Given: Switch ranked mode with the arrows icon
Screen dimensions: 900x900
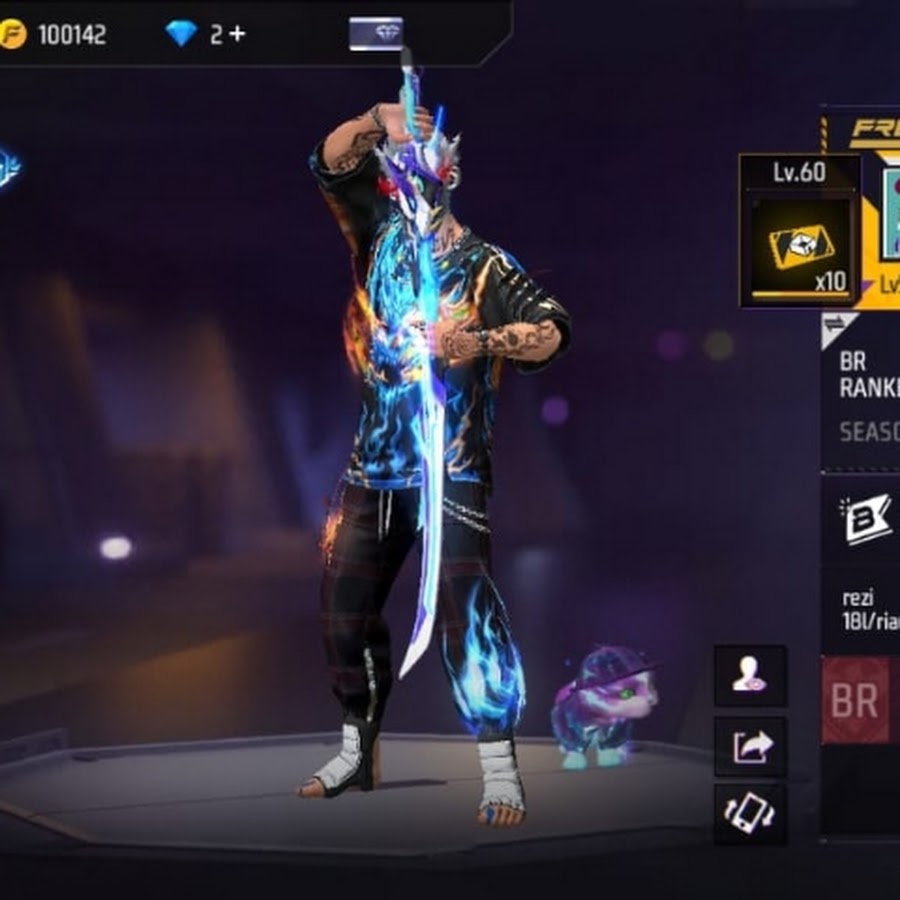Looking at the screenshot, I should click(834, 325).
